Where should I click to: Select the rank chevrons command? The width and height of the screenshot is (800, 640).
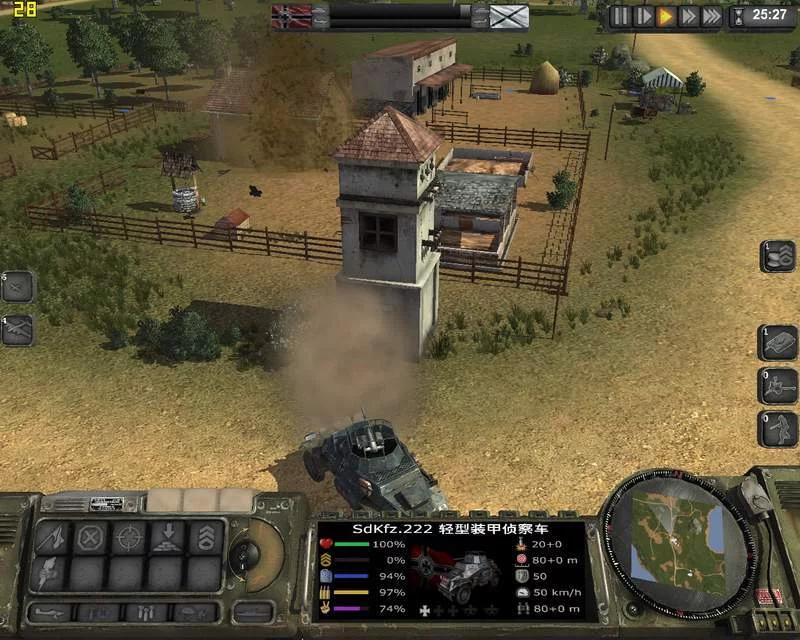(x=205, y=538)
